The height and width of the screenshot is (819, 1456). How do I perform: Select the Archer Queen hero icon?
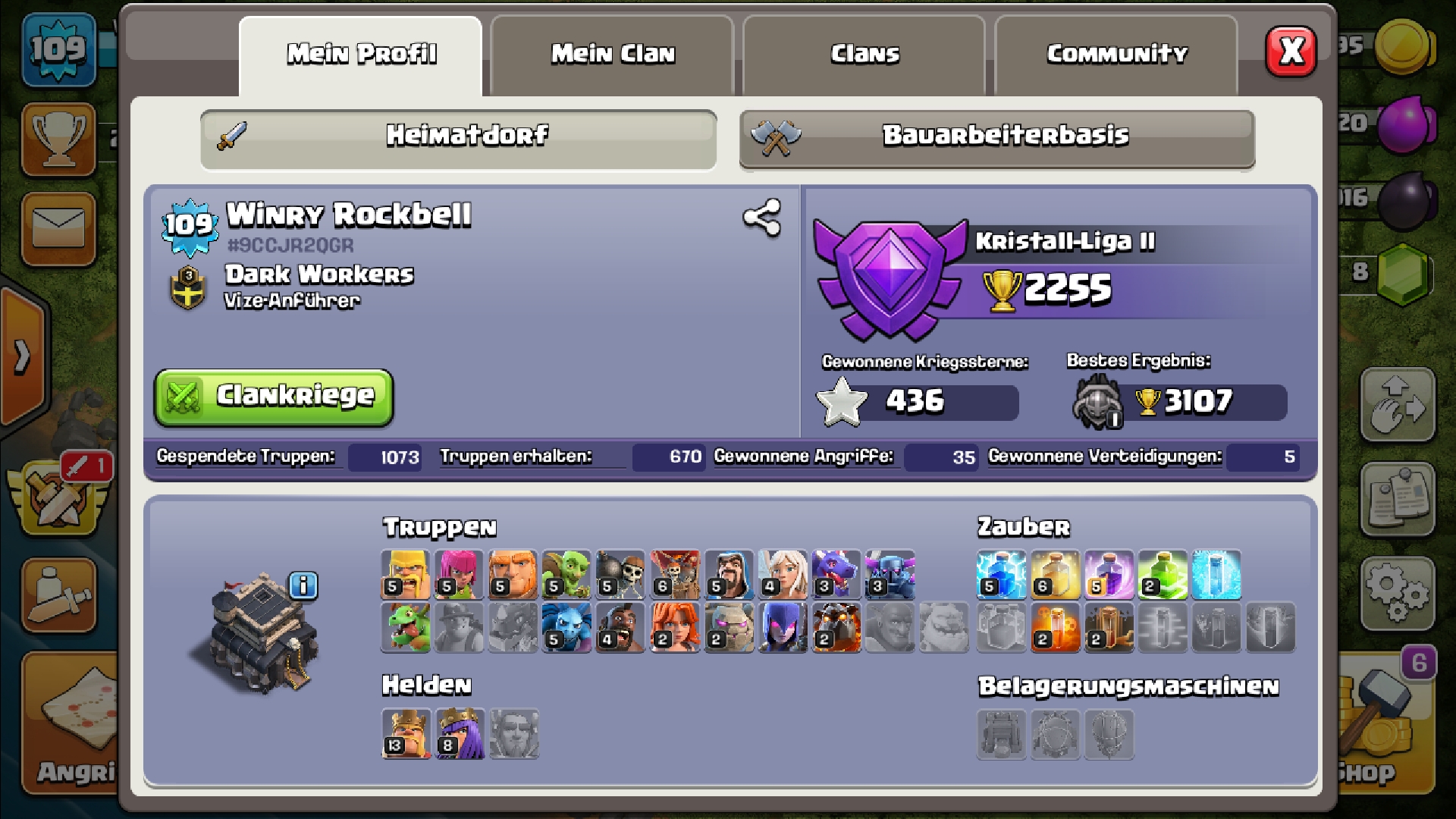460,734
